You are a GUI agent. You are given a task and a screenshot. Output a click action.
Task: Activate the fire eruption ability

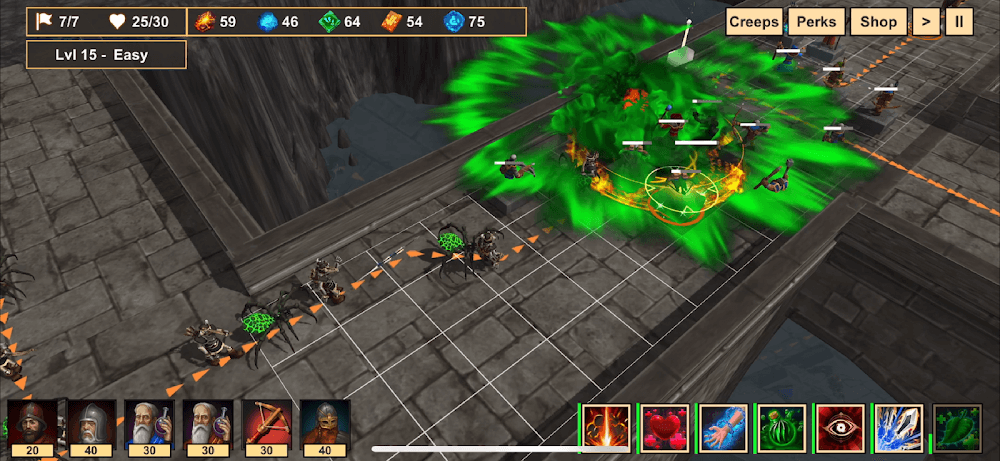click(607, 428)
